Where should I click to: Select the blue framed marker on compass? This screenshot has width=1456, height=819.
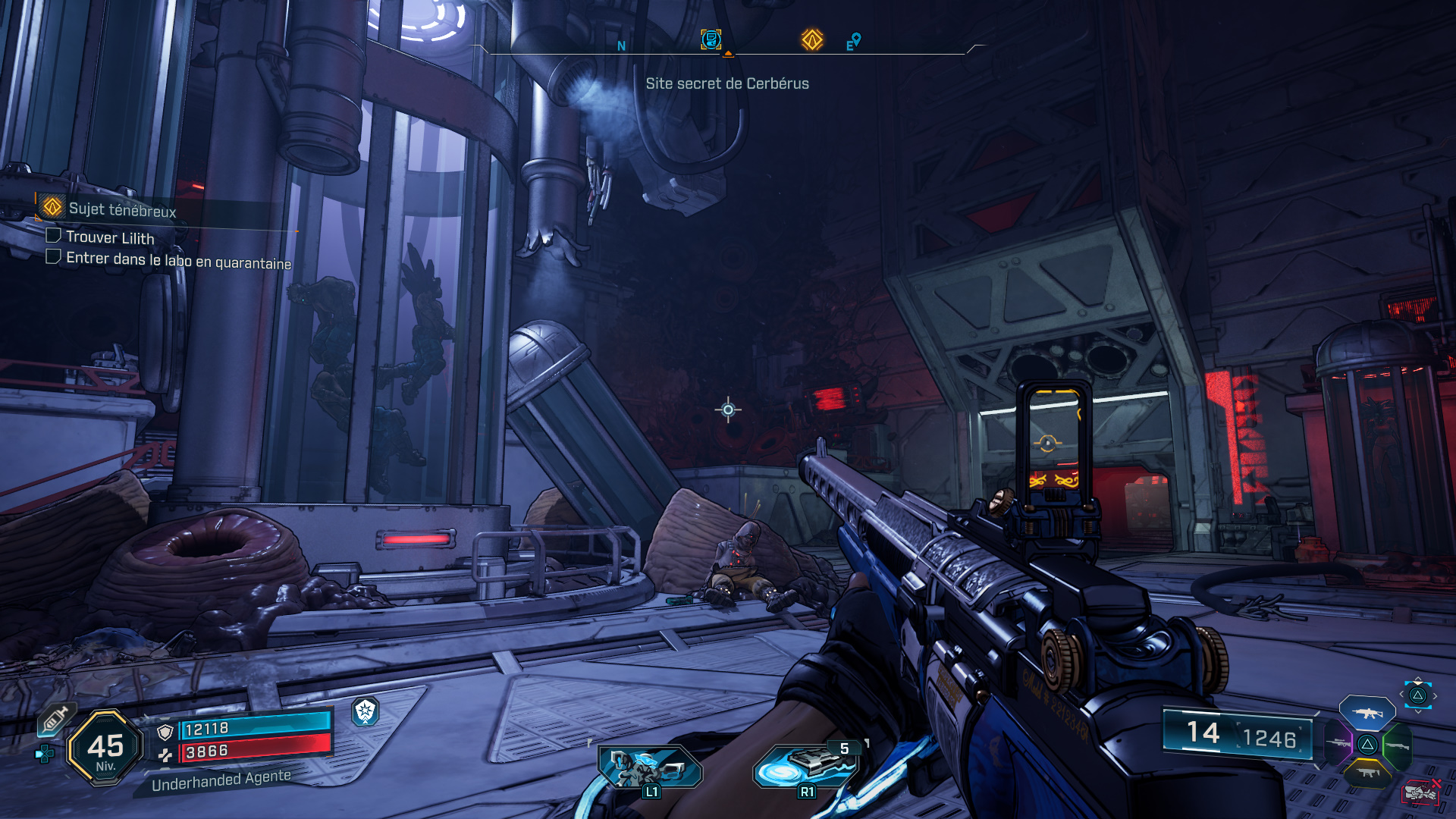pos(711,39)
